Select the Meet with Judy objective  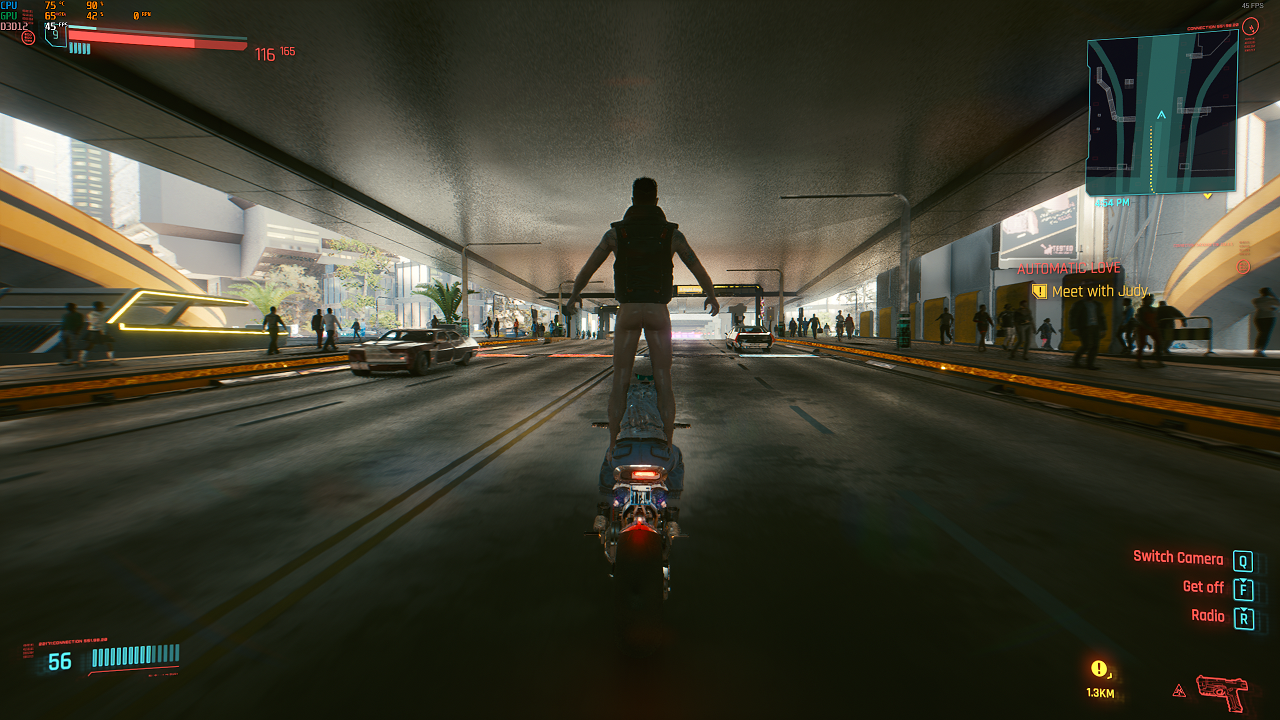click(x=1100, y=291)
